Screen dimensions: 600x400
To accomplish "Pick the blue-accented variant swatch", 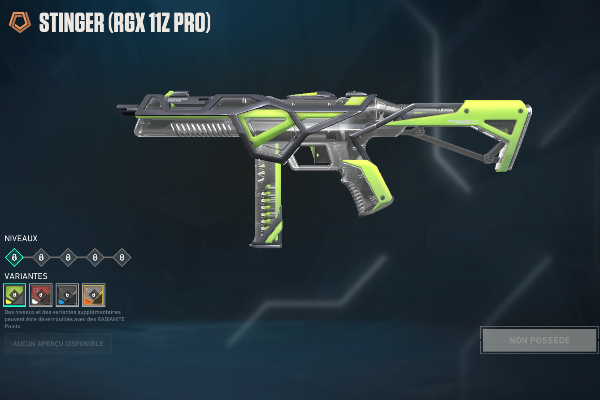I will 67,294.
